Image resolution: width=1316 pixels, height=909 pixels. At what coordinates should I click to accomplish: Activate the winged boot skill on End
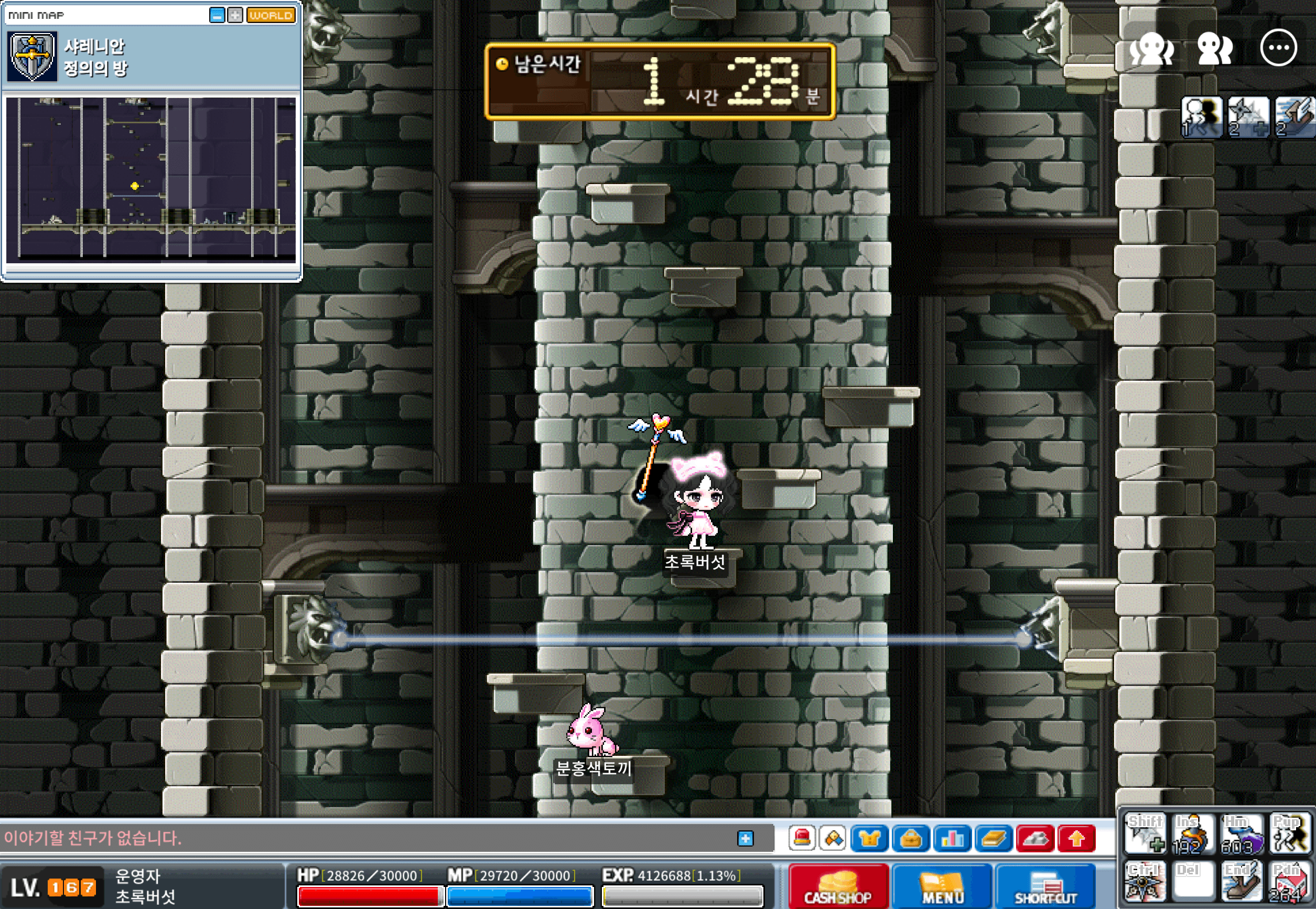pos(1242,883)
